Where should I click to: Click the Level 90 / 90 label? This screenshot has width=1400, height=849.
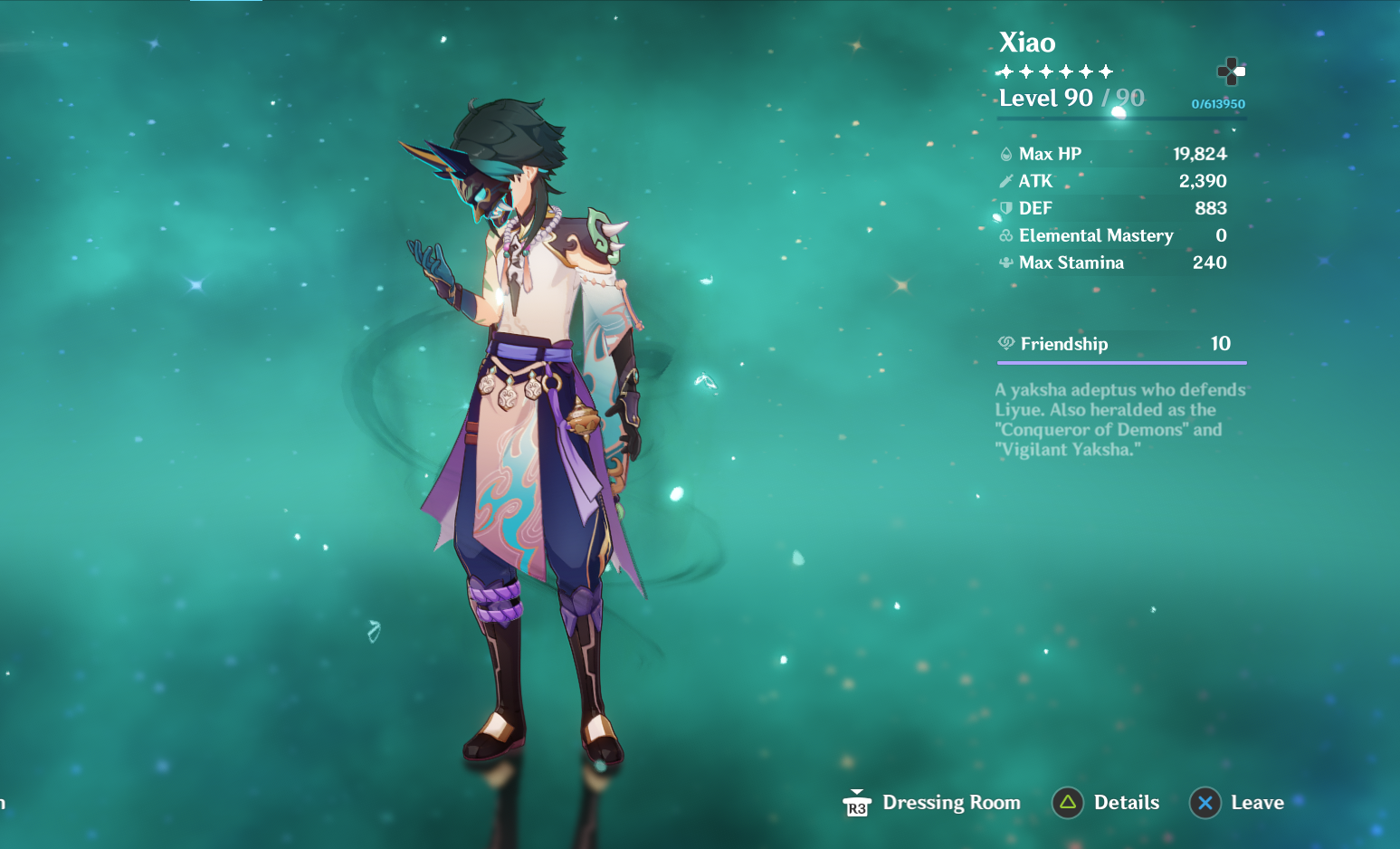[x=1071, y=98]
